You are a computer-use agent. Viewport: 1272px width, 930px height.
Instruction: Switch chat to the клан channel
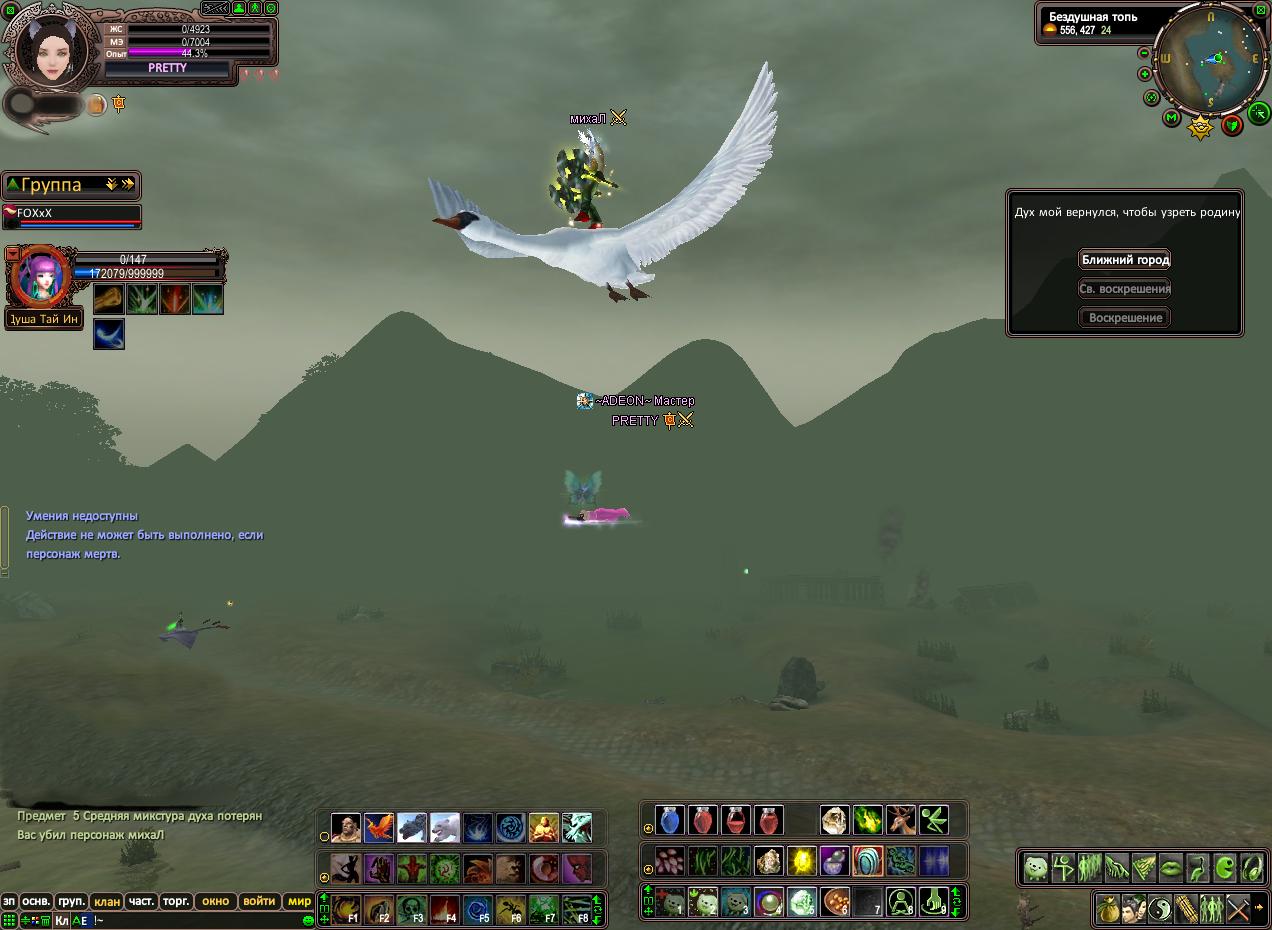[107, 901]
